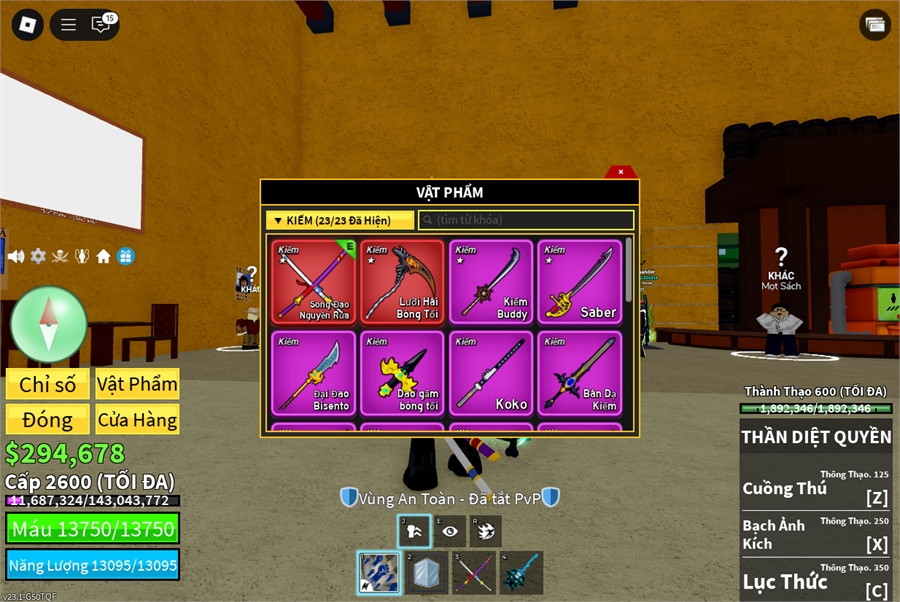This screenshot has height=602, width=900.
Task: Choose the Kiếm Buddy sword
Action: [x=491, y=281]
